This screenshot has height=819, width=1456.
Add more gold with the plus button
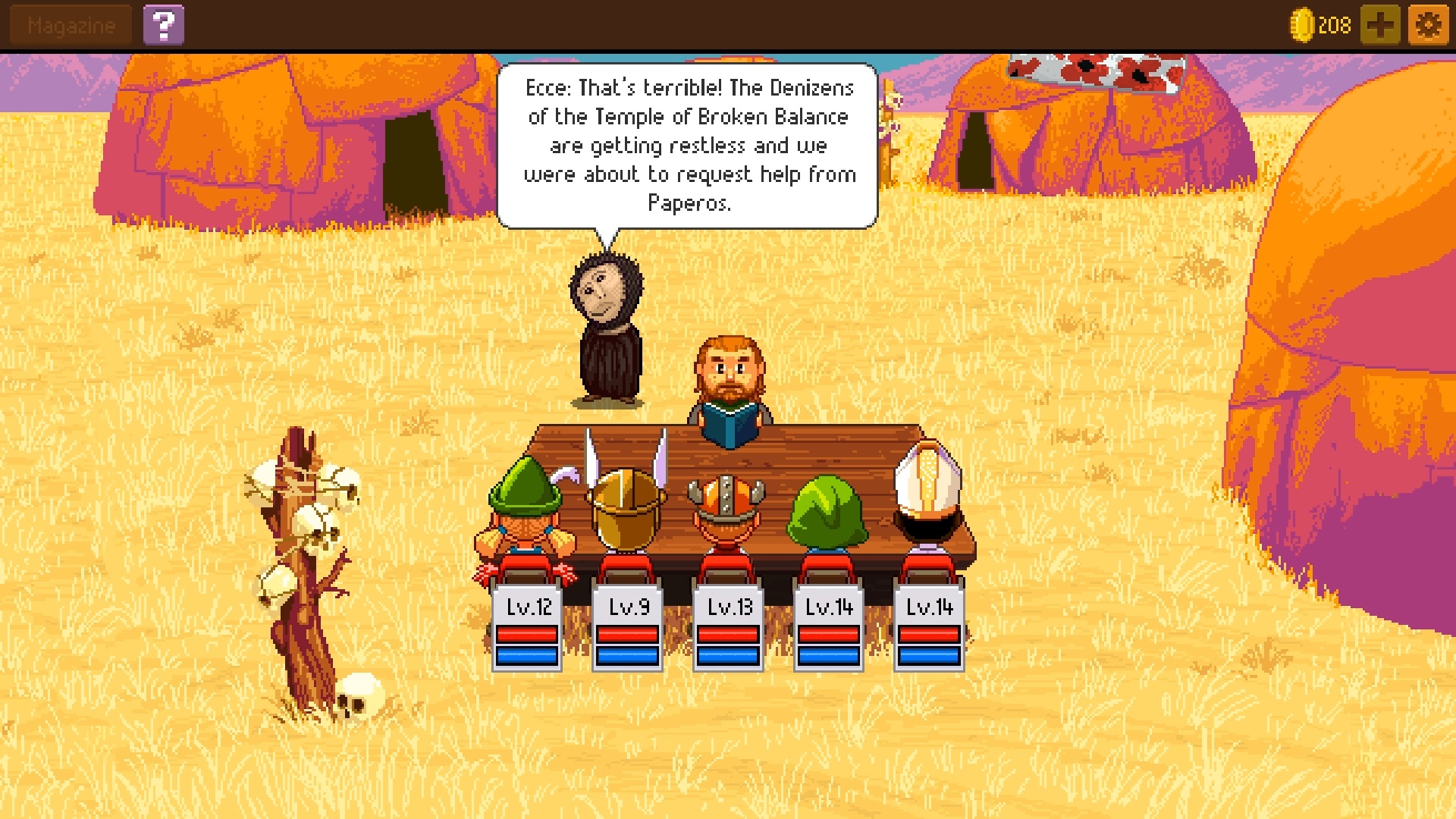coord(1379,26)
